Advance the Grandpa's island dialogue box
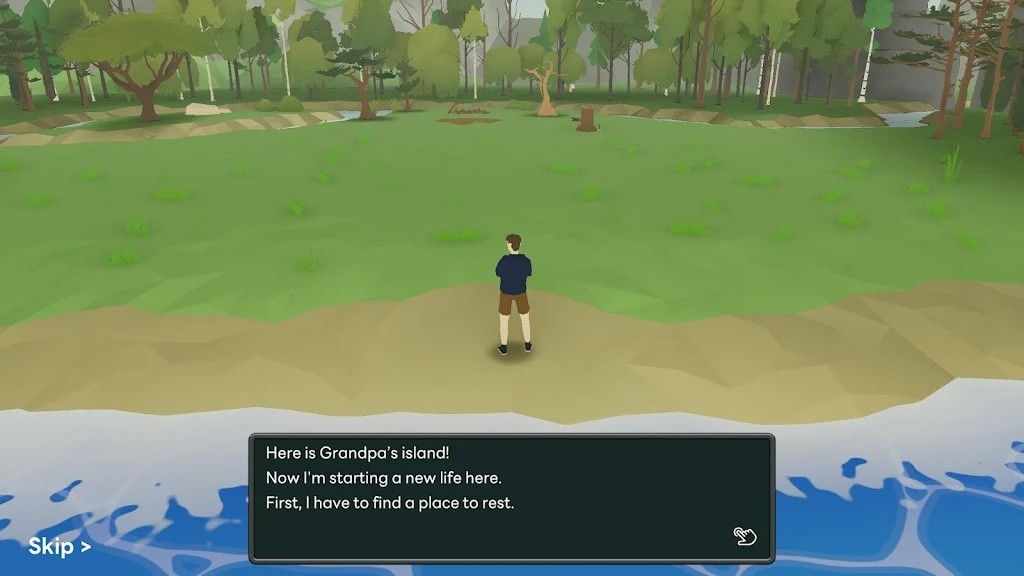1024x576 pixels. click(x=510, y=496)
